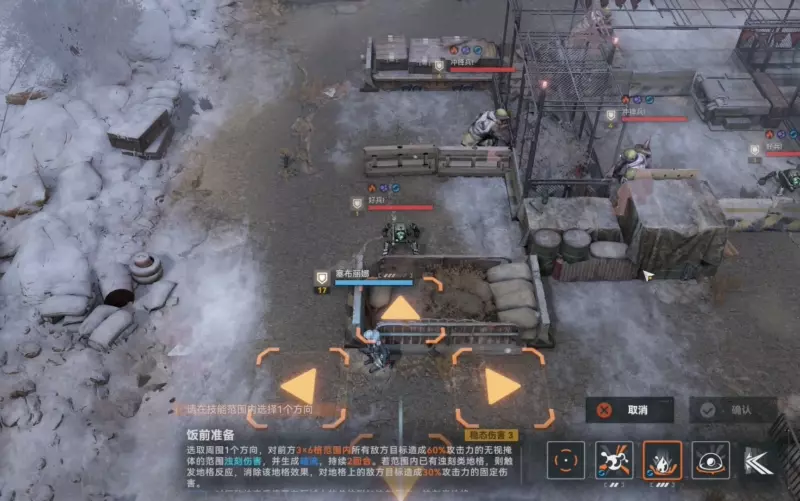Choose the right direction arrow tile
Image resolution: width=800 pixels, height=501 pixels.
click(x=502, y=386)
